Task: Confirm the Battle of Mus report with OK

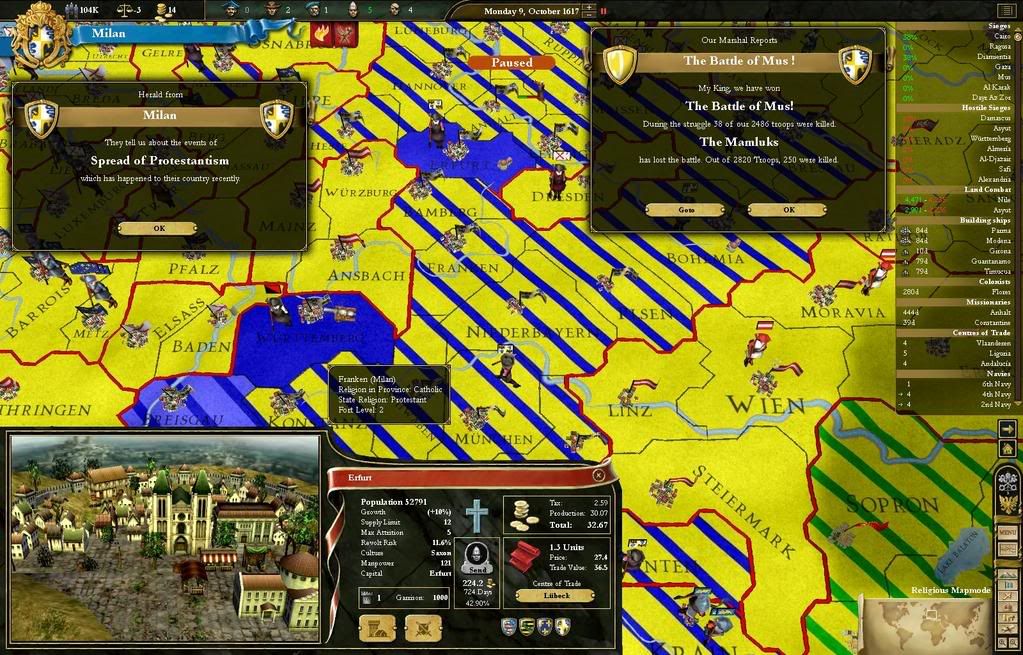Action: 787,210
